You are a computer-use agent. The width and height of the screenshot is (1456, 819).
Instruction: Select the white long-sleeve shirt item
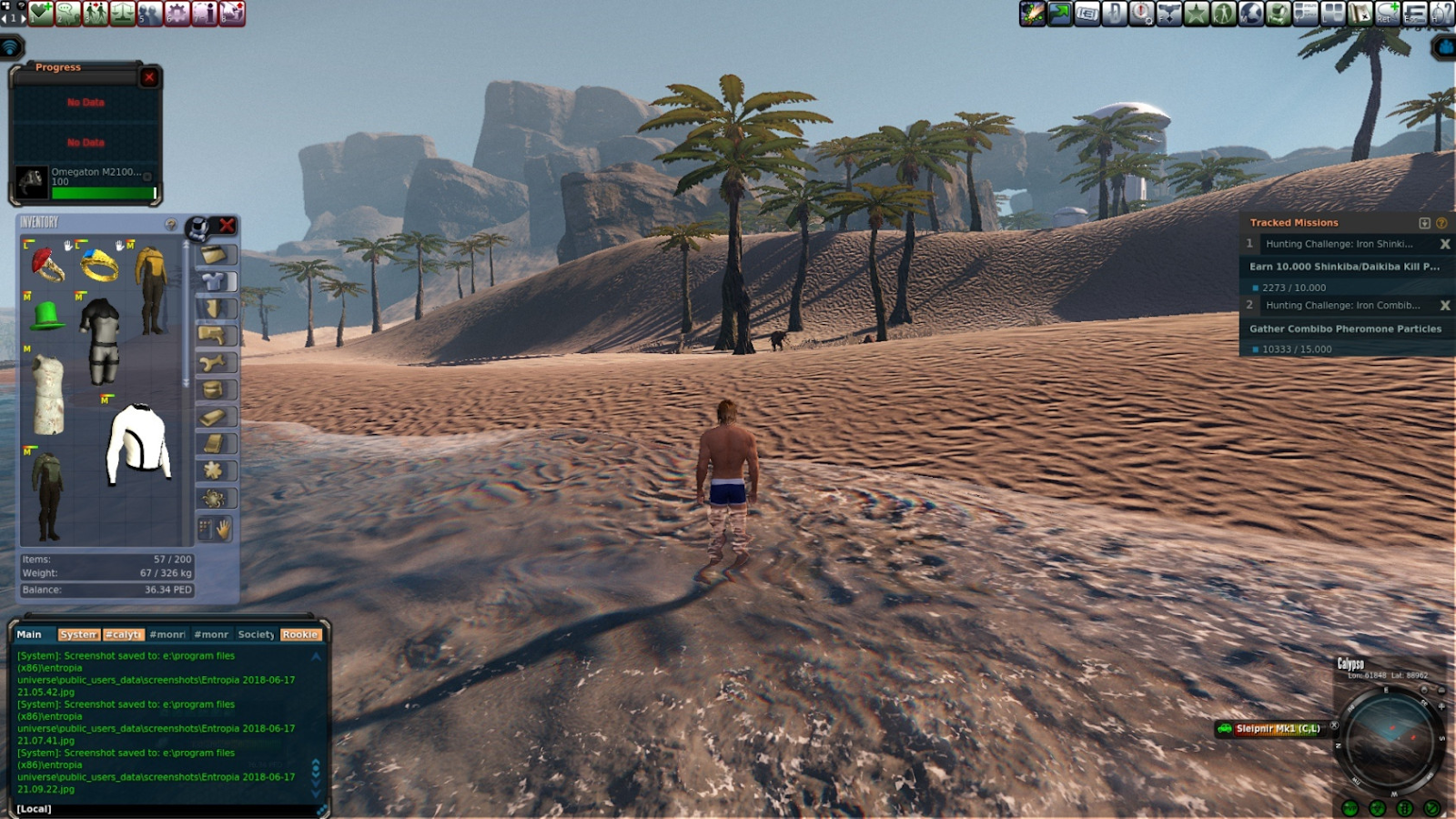(x=138, y=443)
